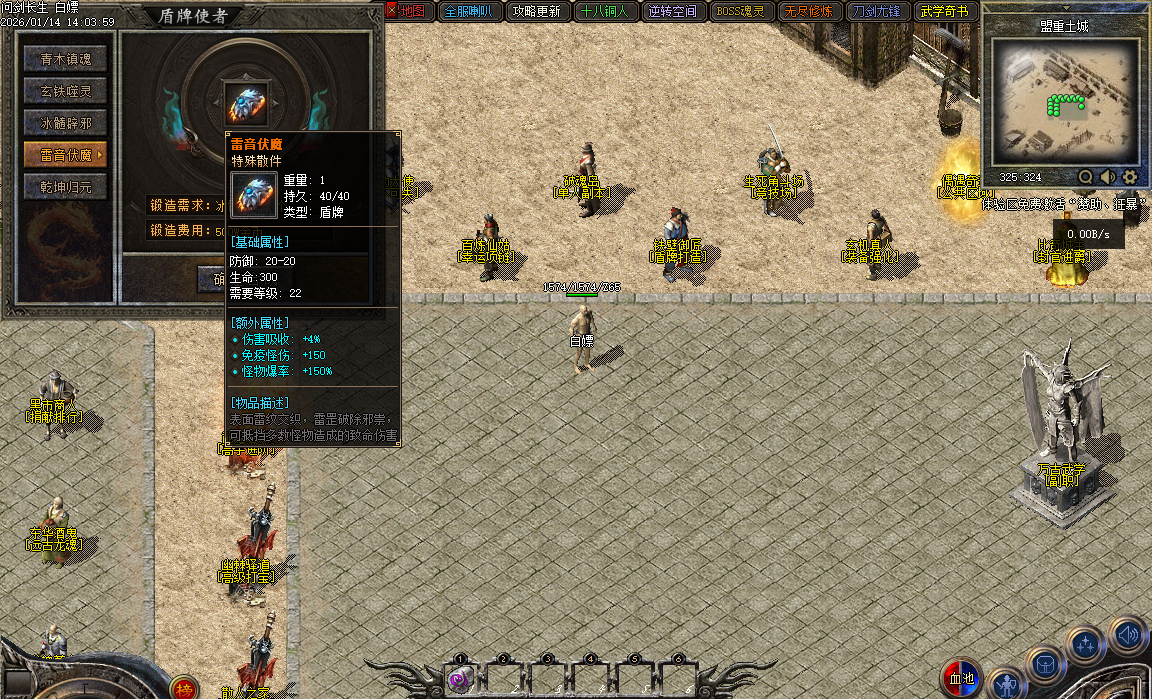Open the 乾坤归元 shield option
Screen dimensions: 1152x699
(66, 187)
